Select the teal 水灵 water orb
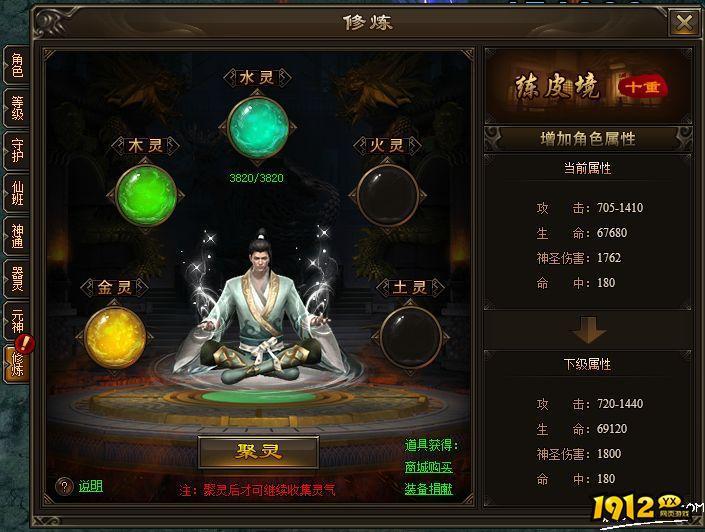This screenshot has height=532, width=705. coord(258,128)
